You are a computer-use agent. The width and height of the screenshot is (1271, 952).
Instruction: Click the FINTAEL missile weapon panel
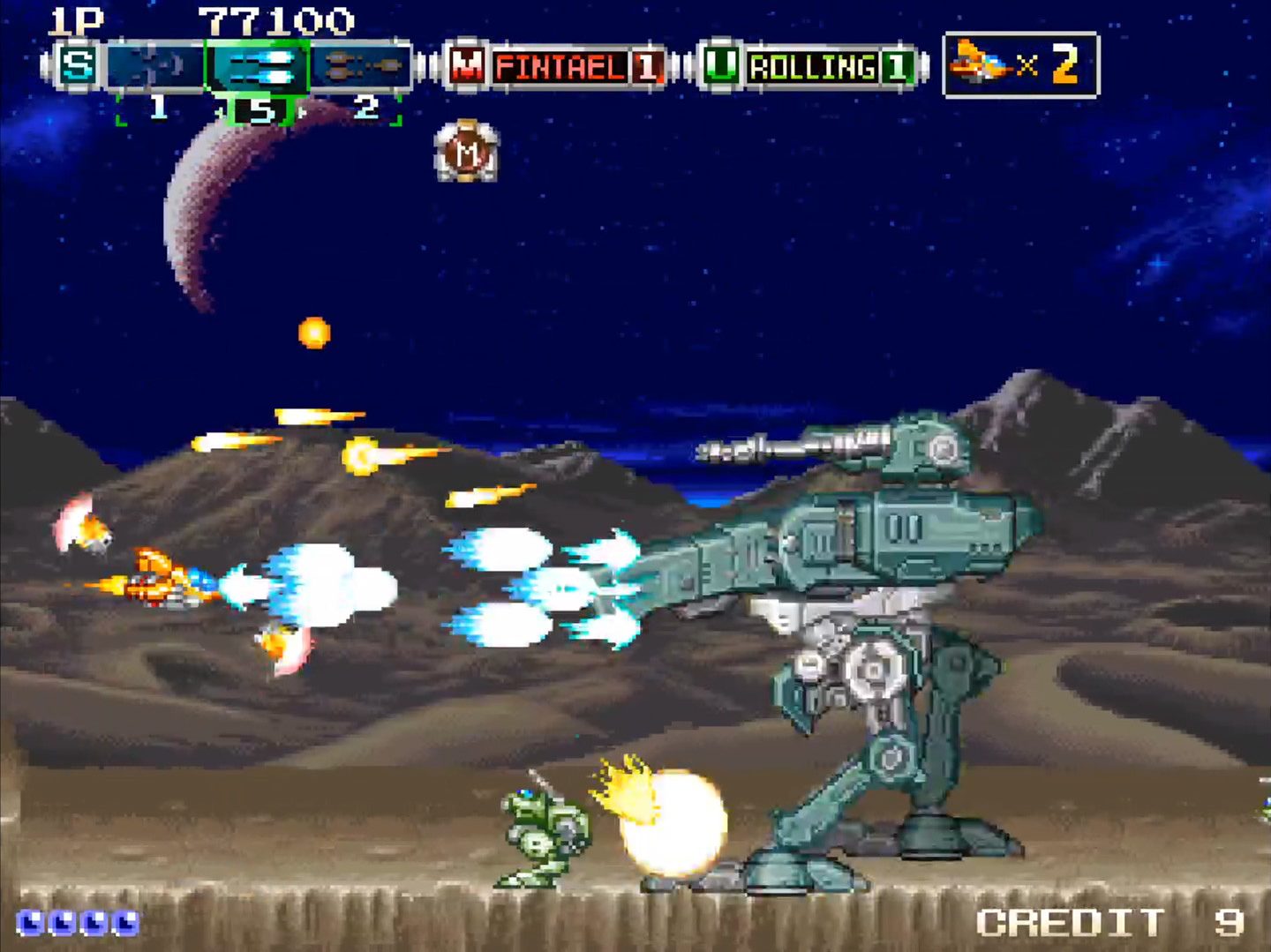(x=558, y=66)
